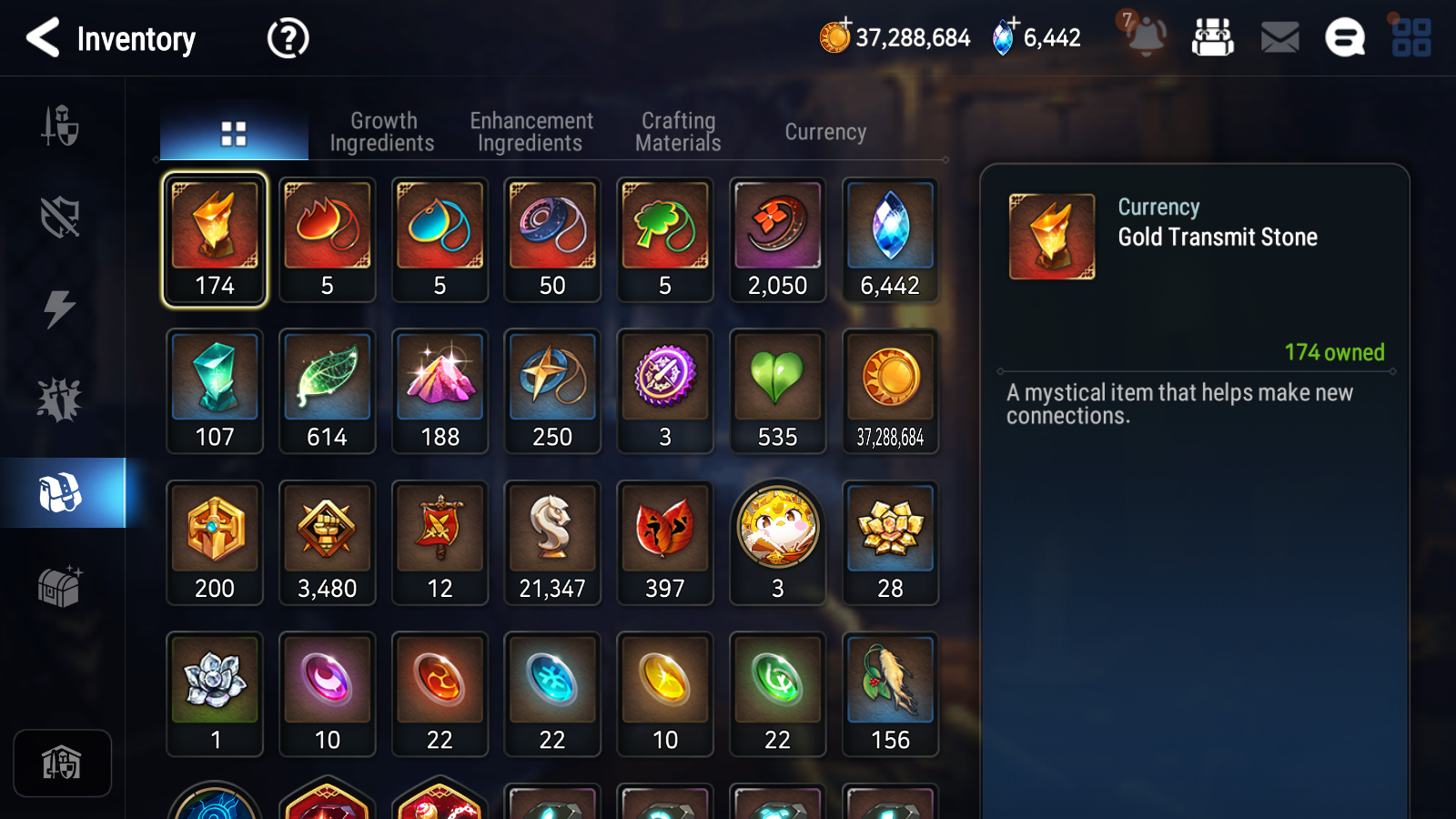Image resolution: width=1456 pixels, height=819 pixels.
Task: Open the notification bell
Action: (x=1146, y=38)
